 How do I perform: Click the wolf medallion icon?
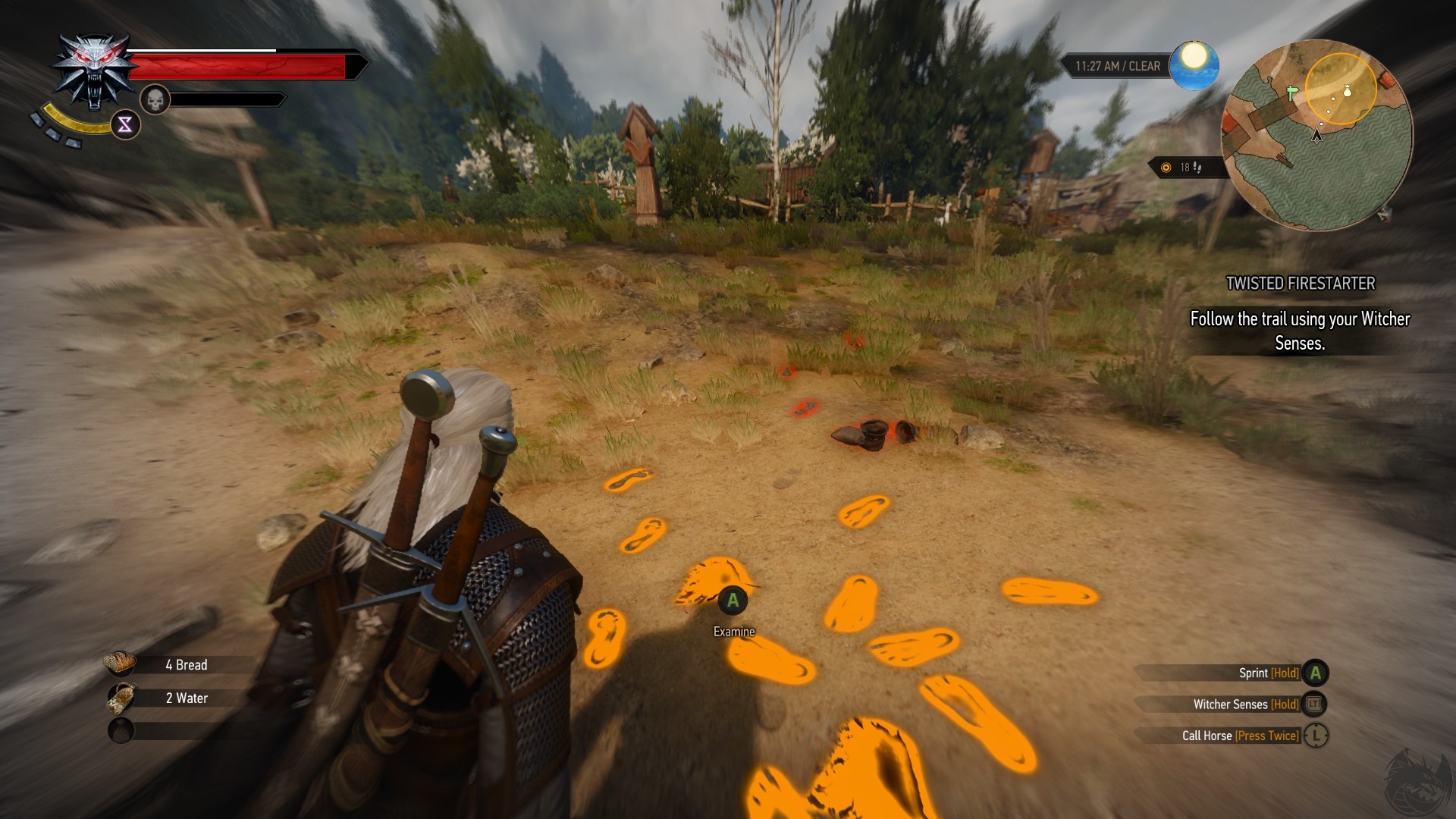[94, 71]
